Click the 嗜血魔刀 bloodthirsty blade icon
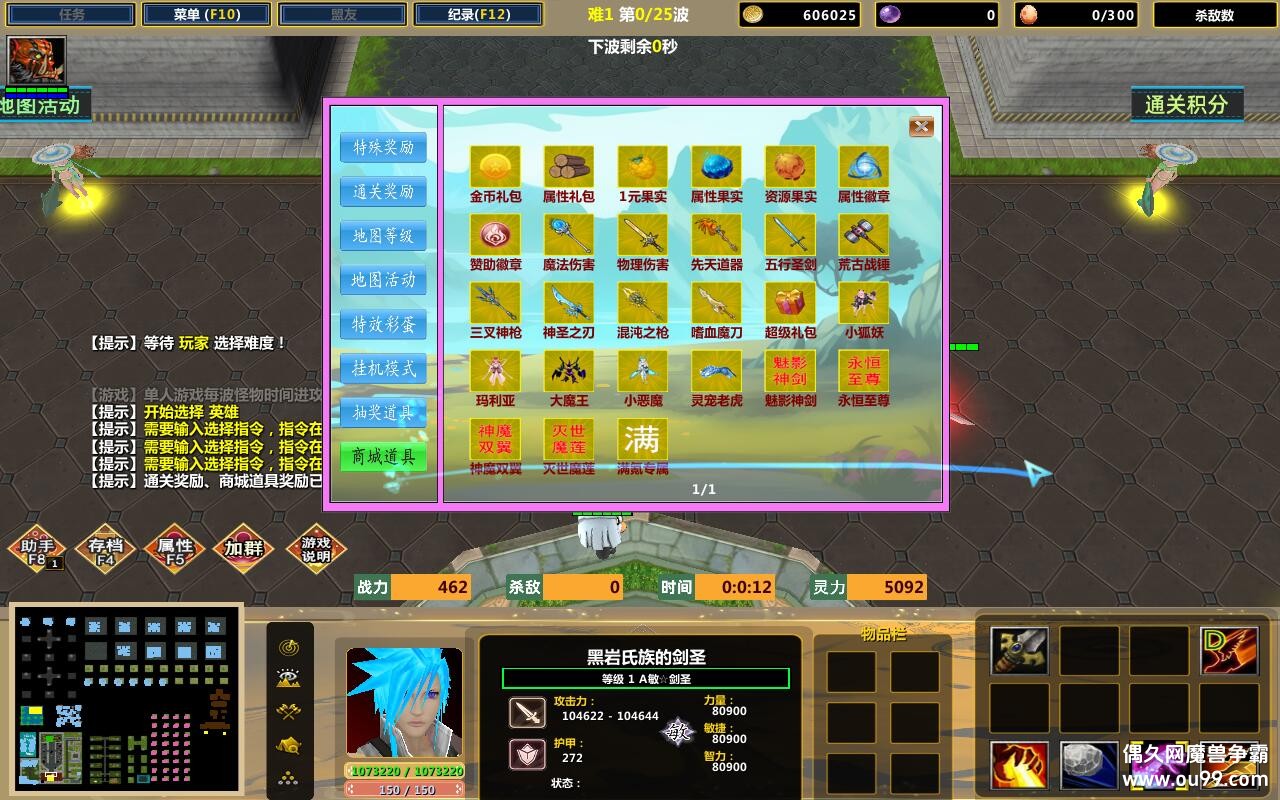Image resolution: width=1280 pixels, height=800 pixels. coord(717,305)
